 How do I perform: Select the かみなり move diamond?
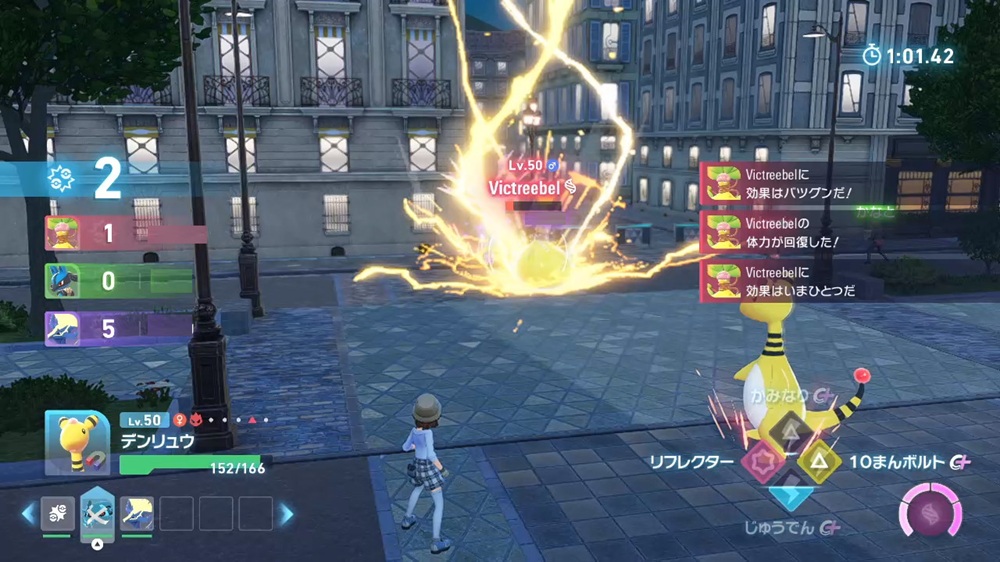[x=791, y=432]
